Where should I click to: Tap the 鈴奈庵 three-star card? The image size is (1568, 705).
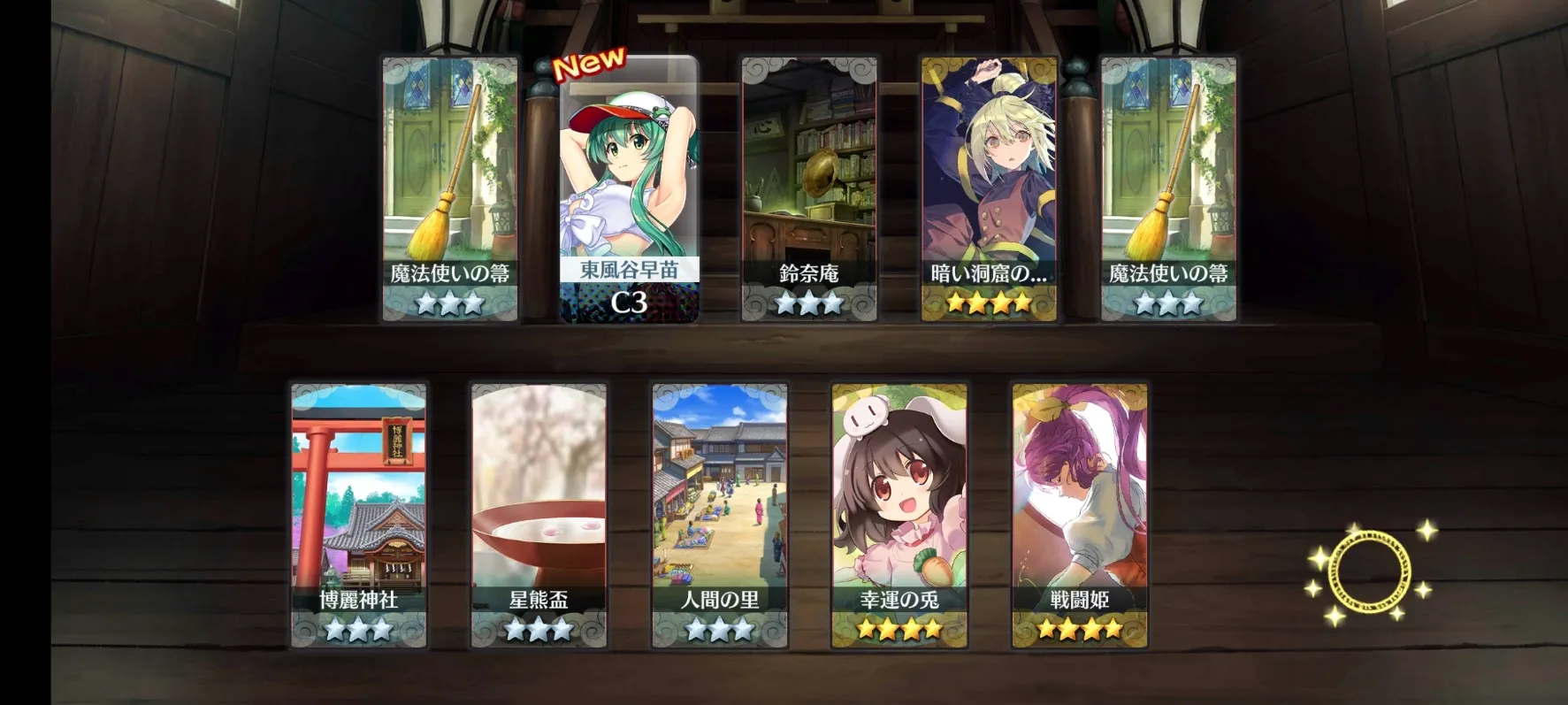[x=808, y=188]
